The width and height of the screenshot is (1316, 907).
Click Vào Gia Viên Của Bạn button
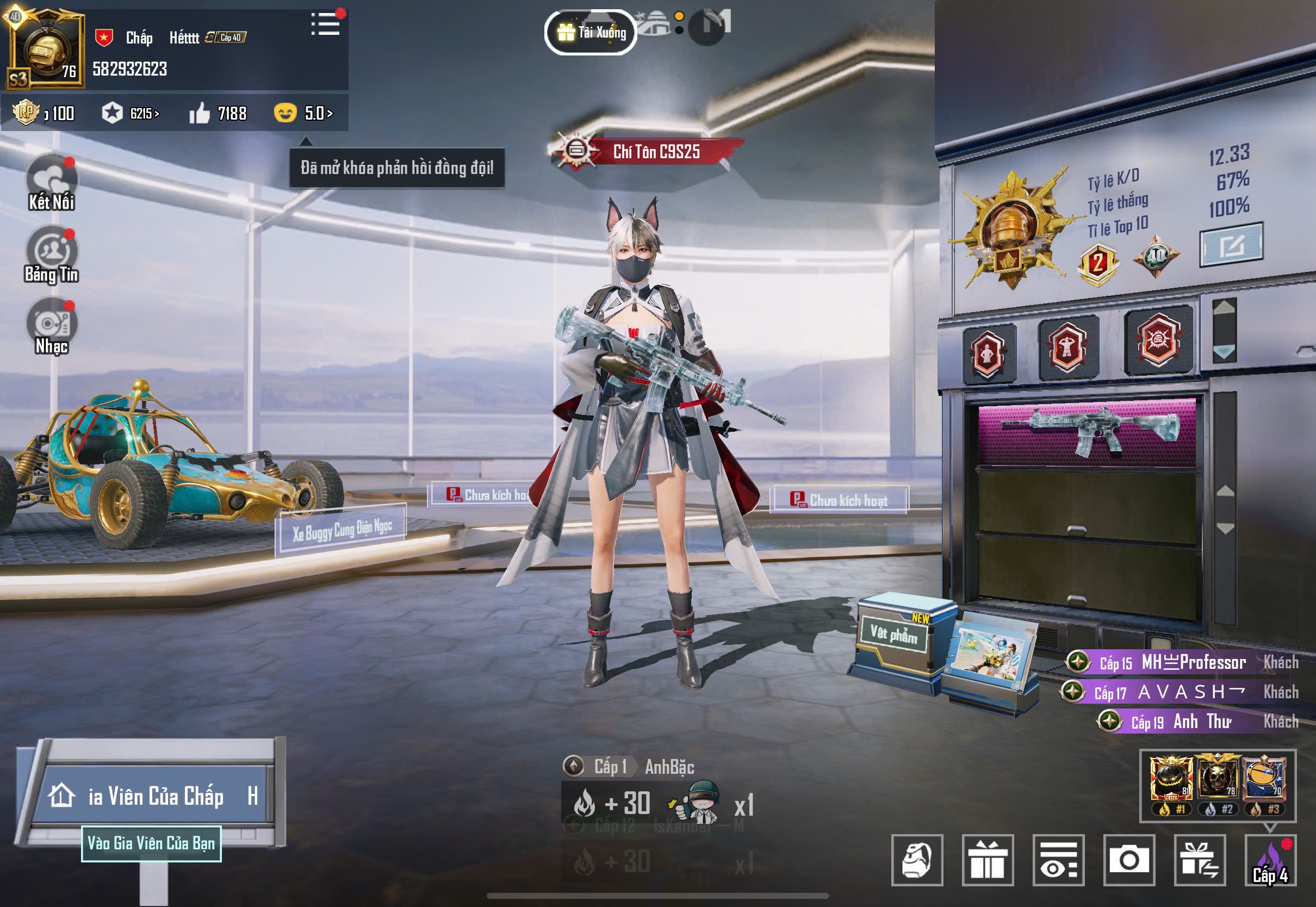point(151,843)
